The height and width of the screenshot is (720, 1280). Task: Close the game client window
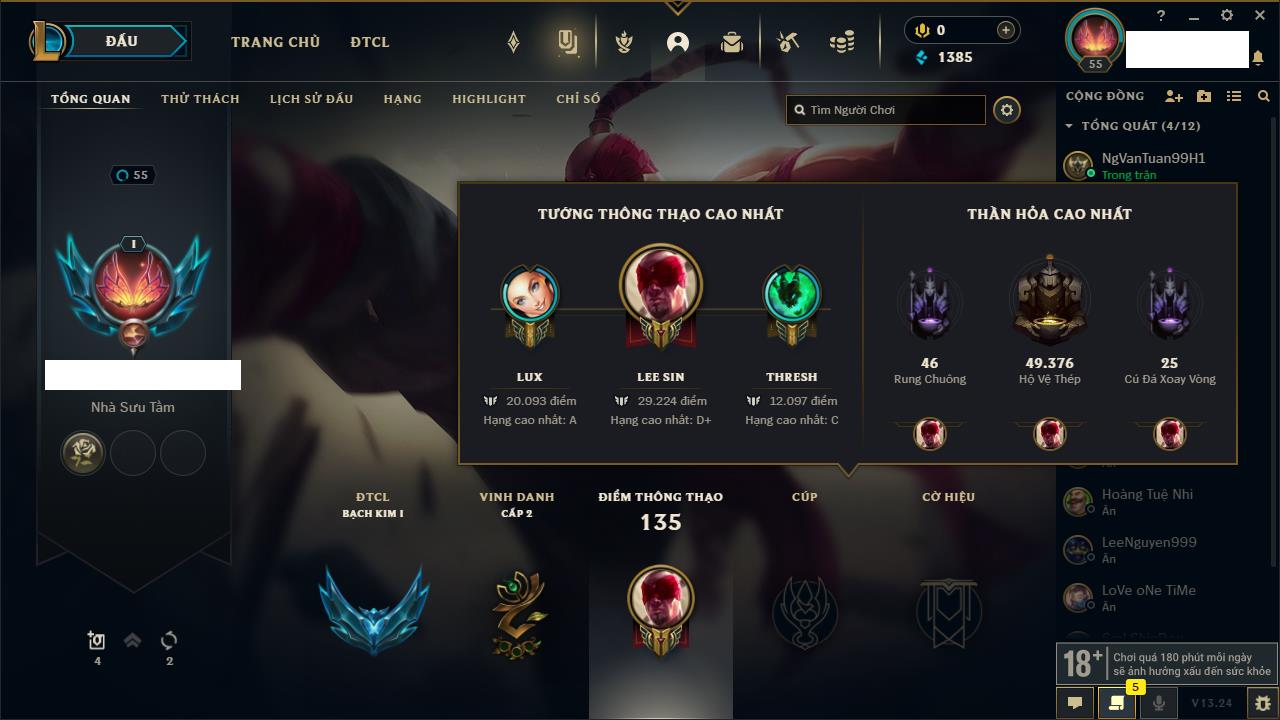(1260, 16)
